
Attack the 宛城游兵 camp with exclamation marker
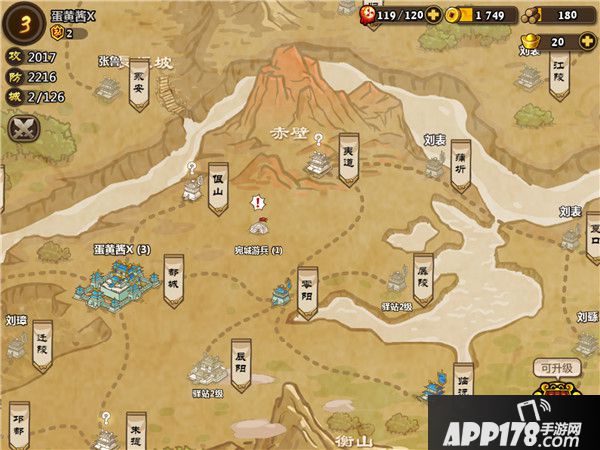click(x=258, y=228)
